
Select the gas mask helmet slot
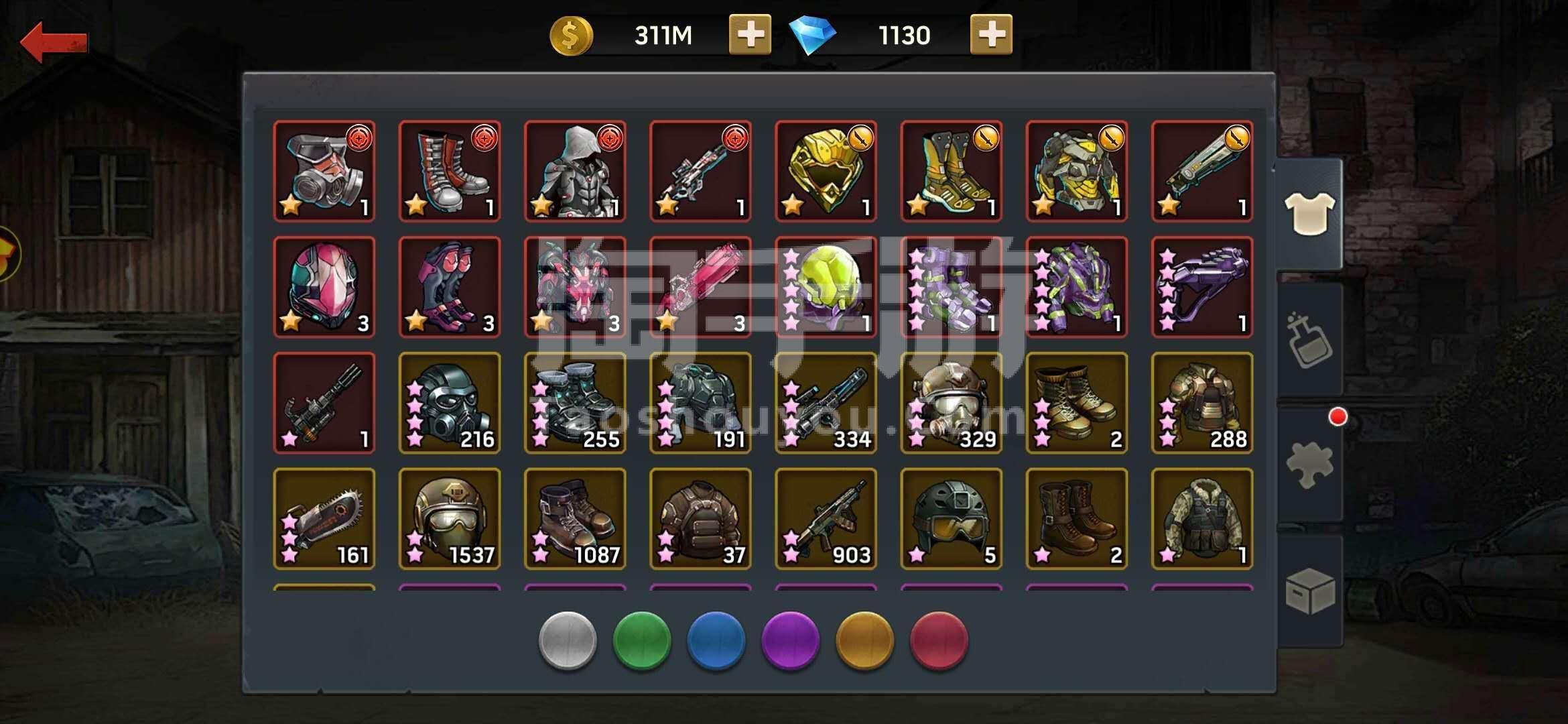coord(324,171)
